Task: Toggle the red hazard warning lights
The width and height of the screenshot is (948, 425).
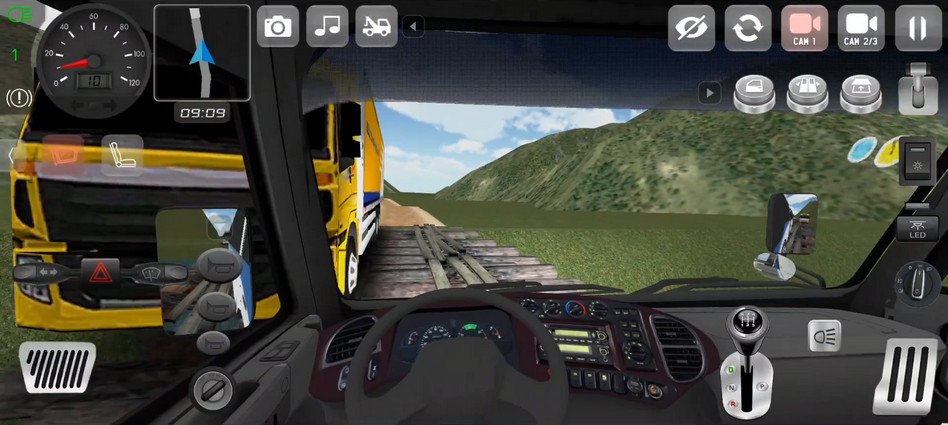Action: 100,271
